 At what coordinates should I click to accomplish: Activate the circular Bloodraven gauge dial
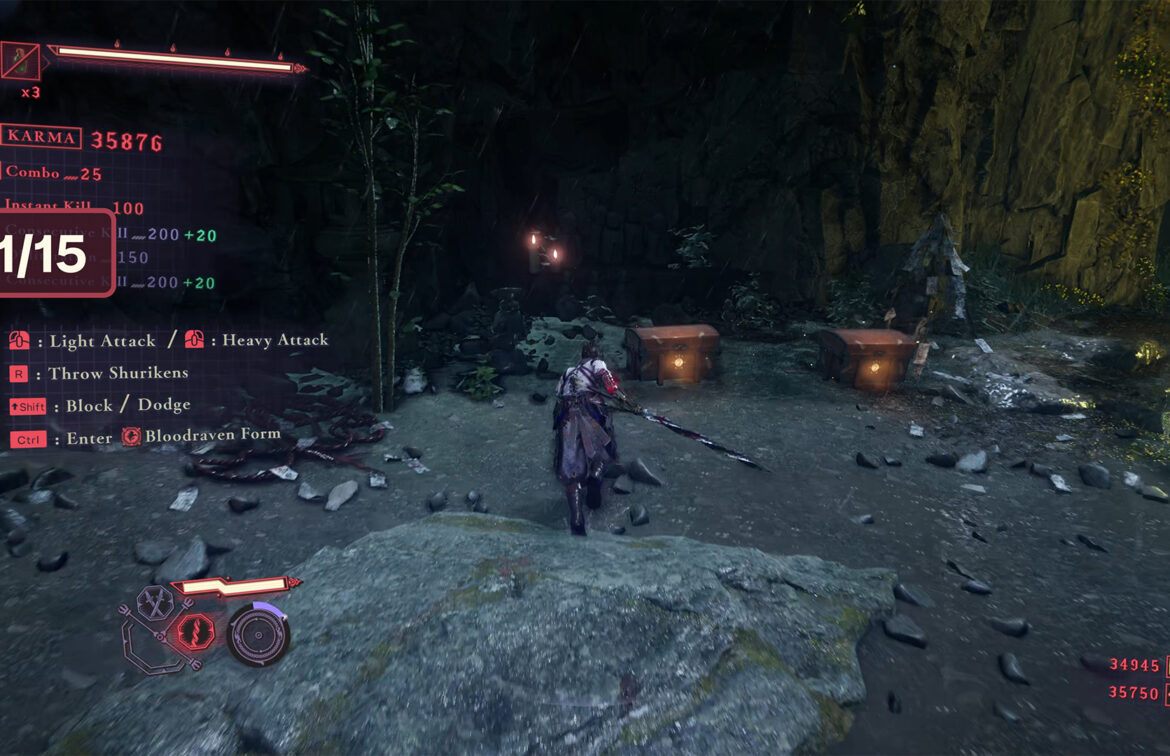tap(259, 635)
